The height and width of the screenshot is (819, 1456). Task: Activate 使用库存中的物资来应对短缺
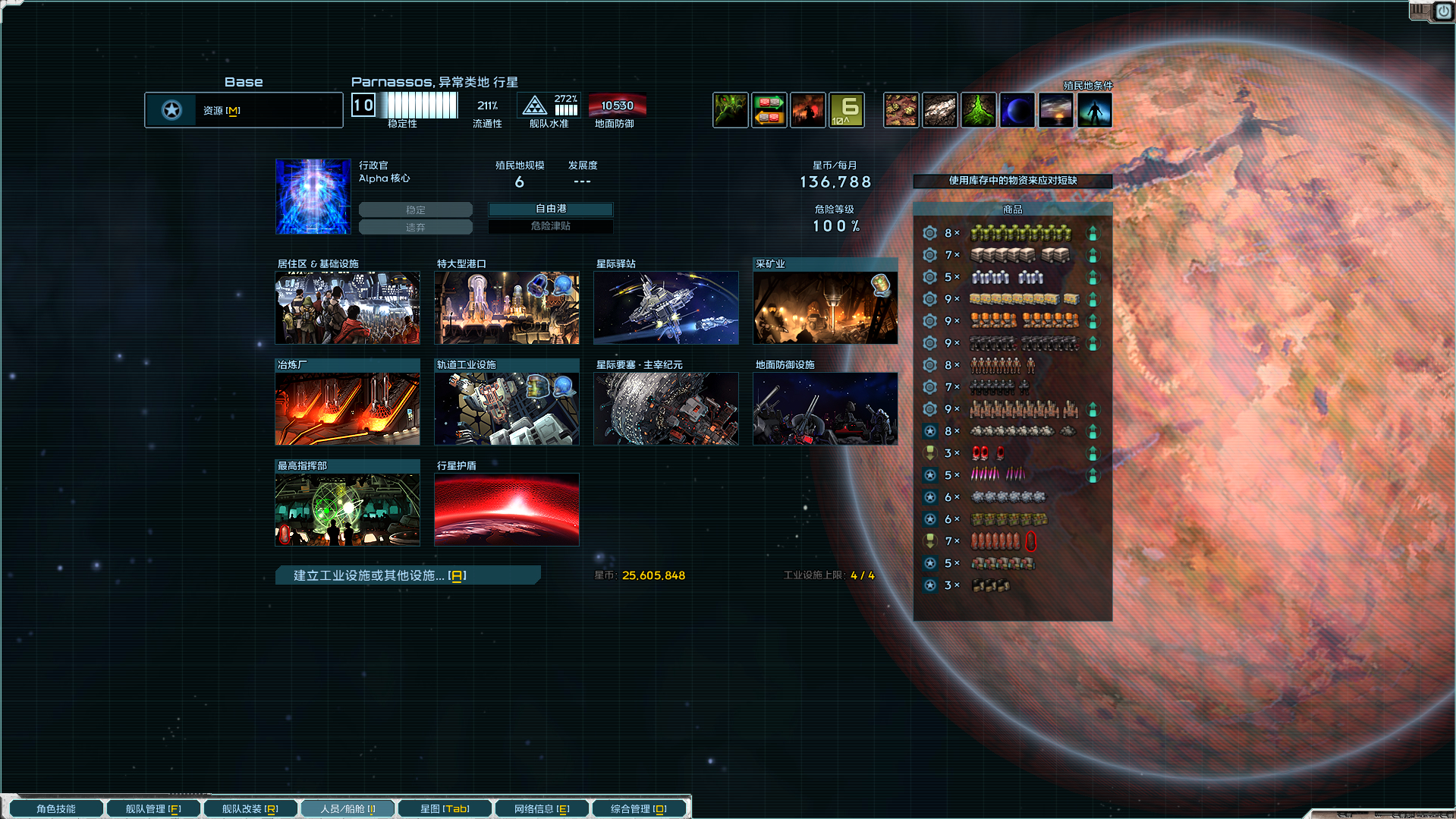[1012, 181]
